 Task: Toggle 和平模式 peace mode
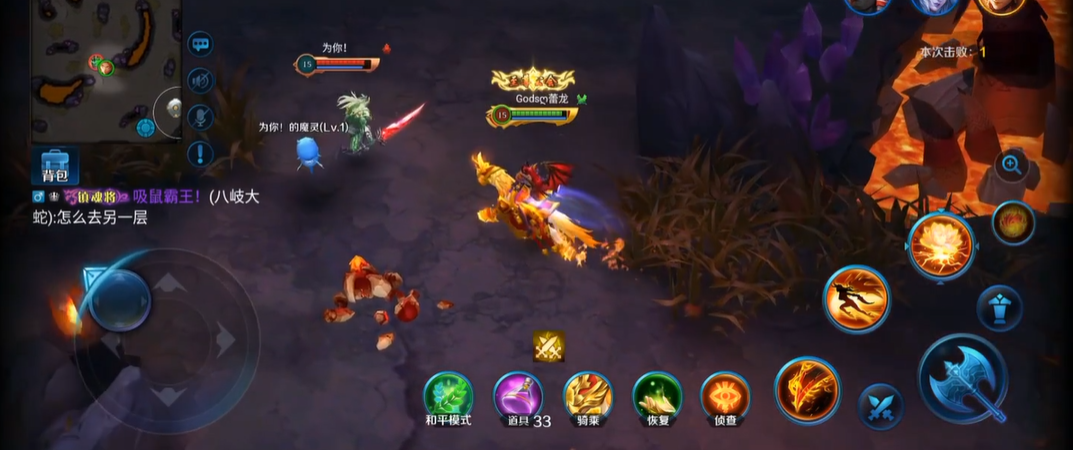tap(447, 395)
